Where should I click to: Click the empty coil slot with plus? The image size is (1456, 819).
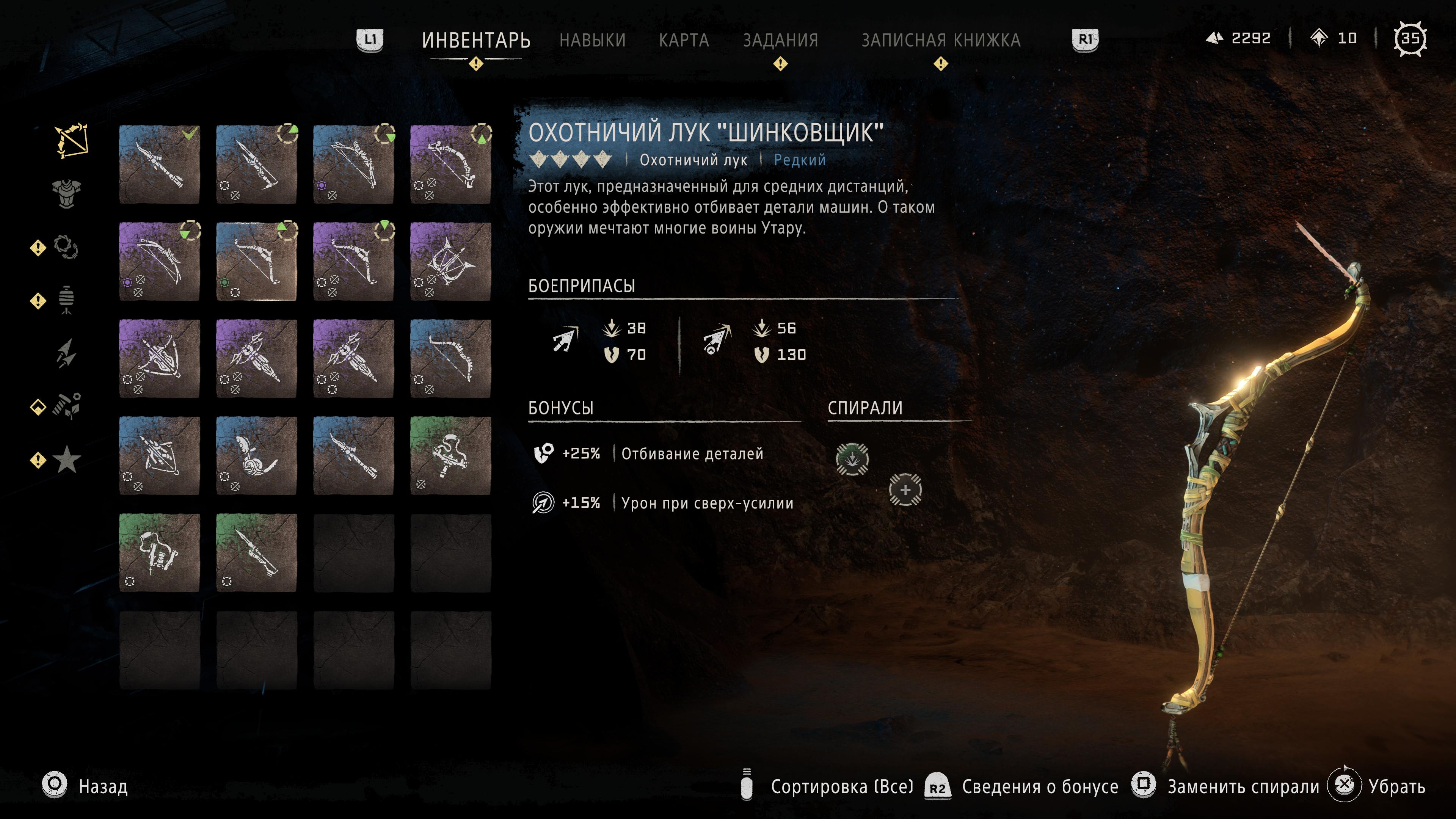(x=905, y=490)
